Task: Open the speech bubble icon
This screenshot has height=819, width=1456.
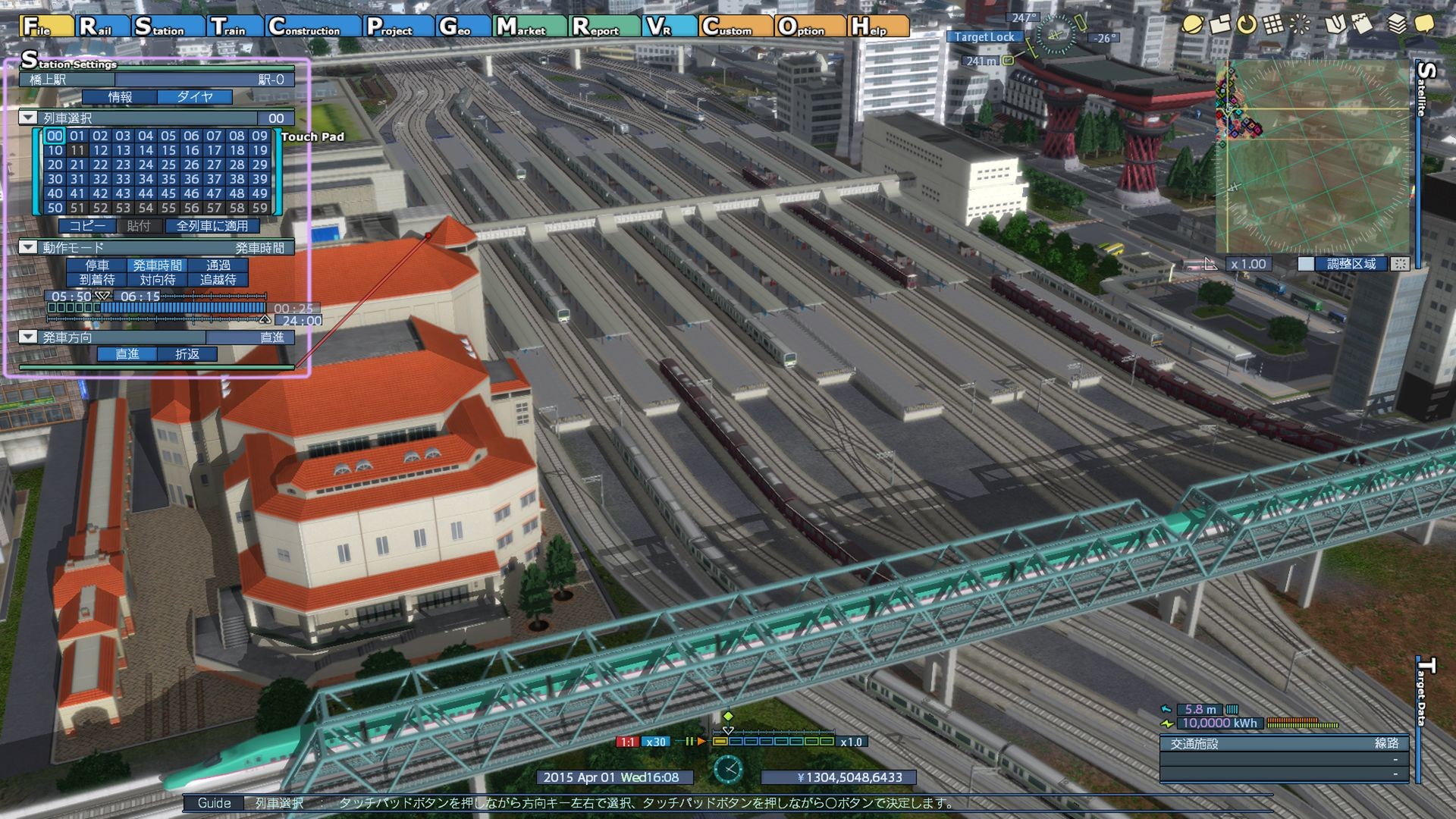Action: 1423,24
